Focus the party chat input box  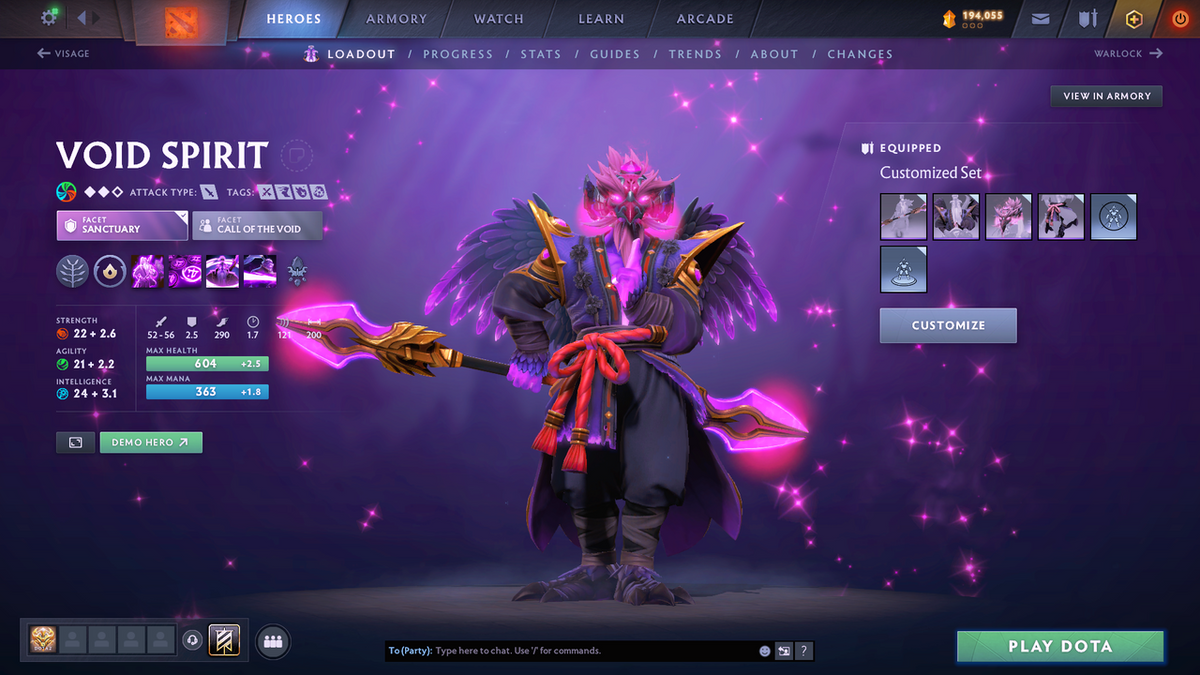tap(595, 651)
